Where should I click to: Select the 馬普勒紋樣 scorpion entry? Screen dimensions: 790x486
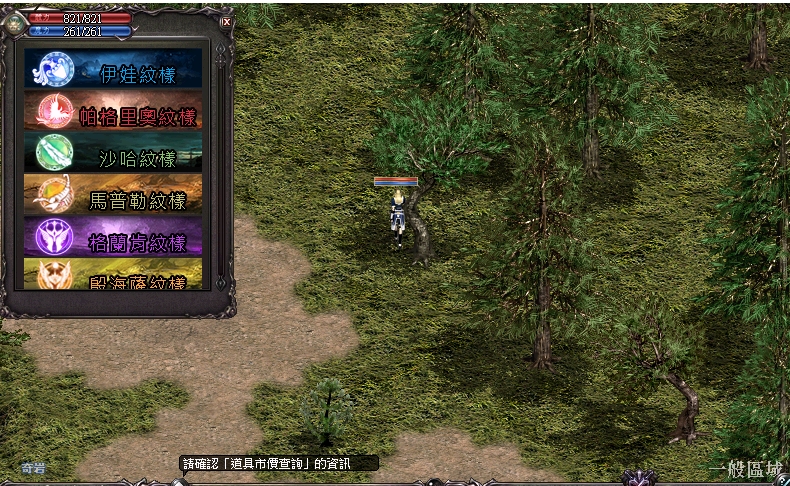click(113, 195)
